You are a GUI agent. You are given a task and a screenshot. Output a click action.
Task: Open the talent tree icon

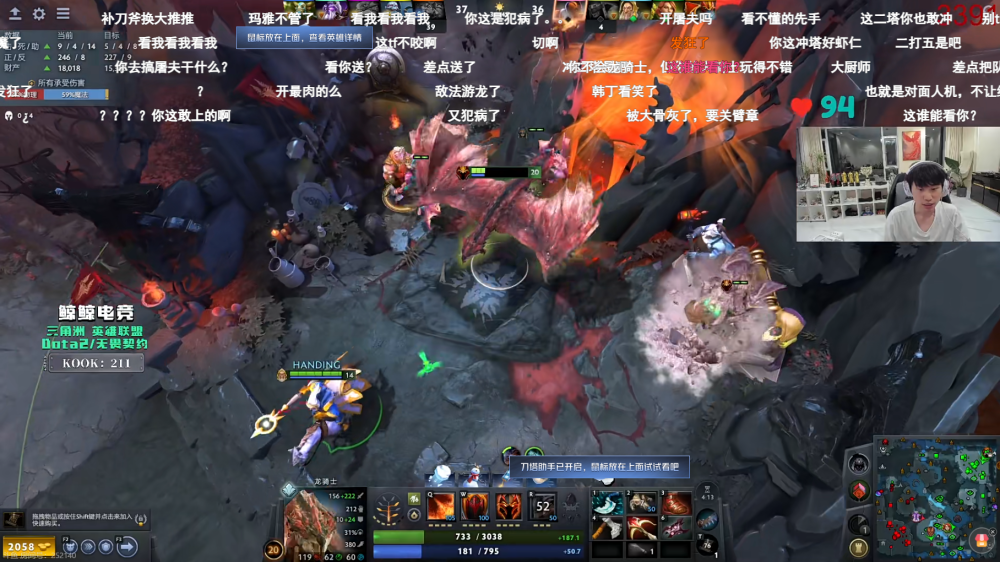(387, 510)
